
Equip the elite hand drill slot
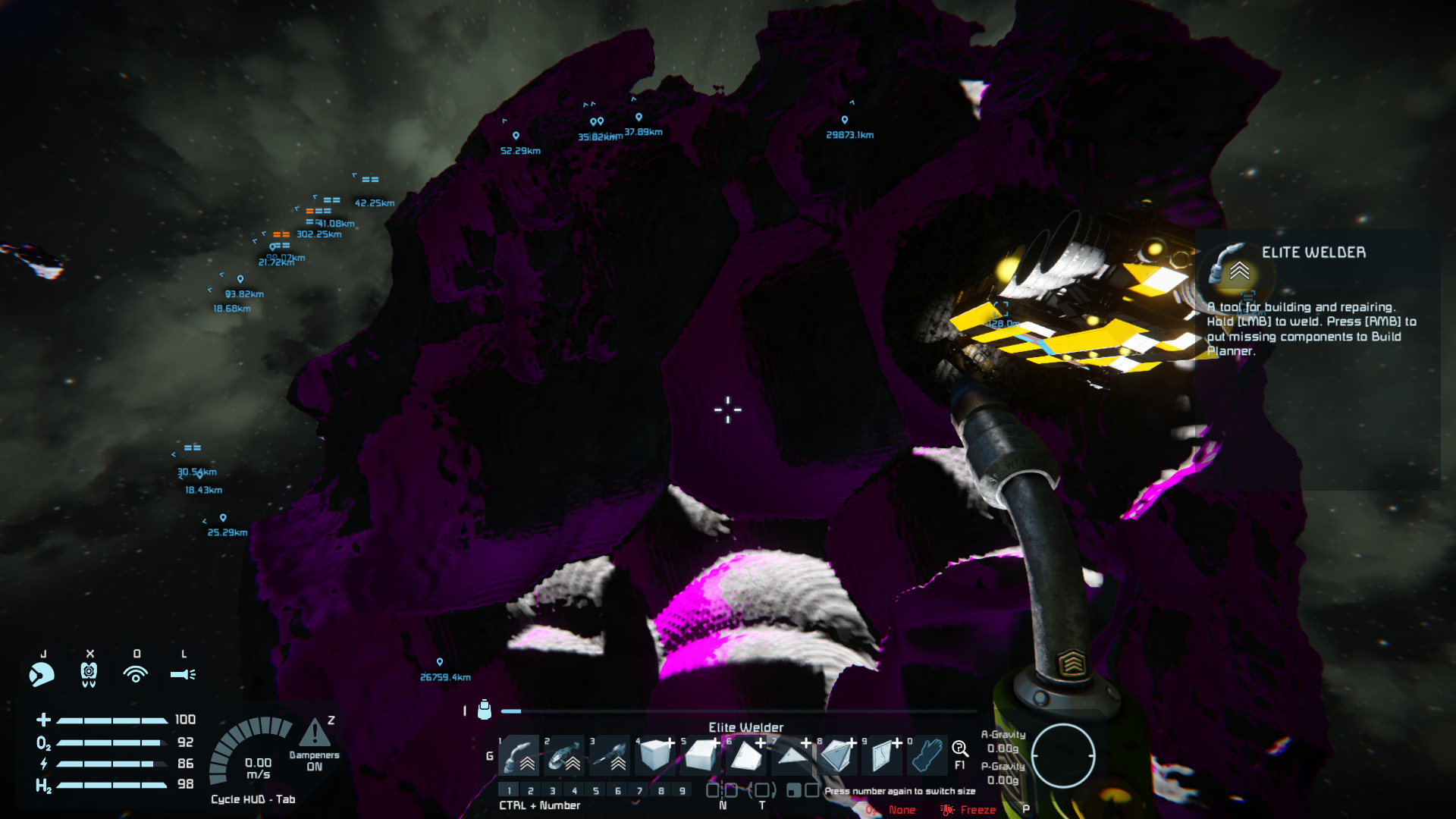[610, 755]
